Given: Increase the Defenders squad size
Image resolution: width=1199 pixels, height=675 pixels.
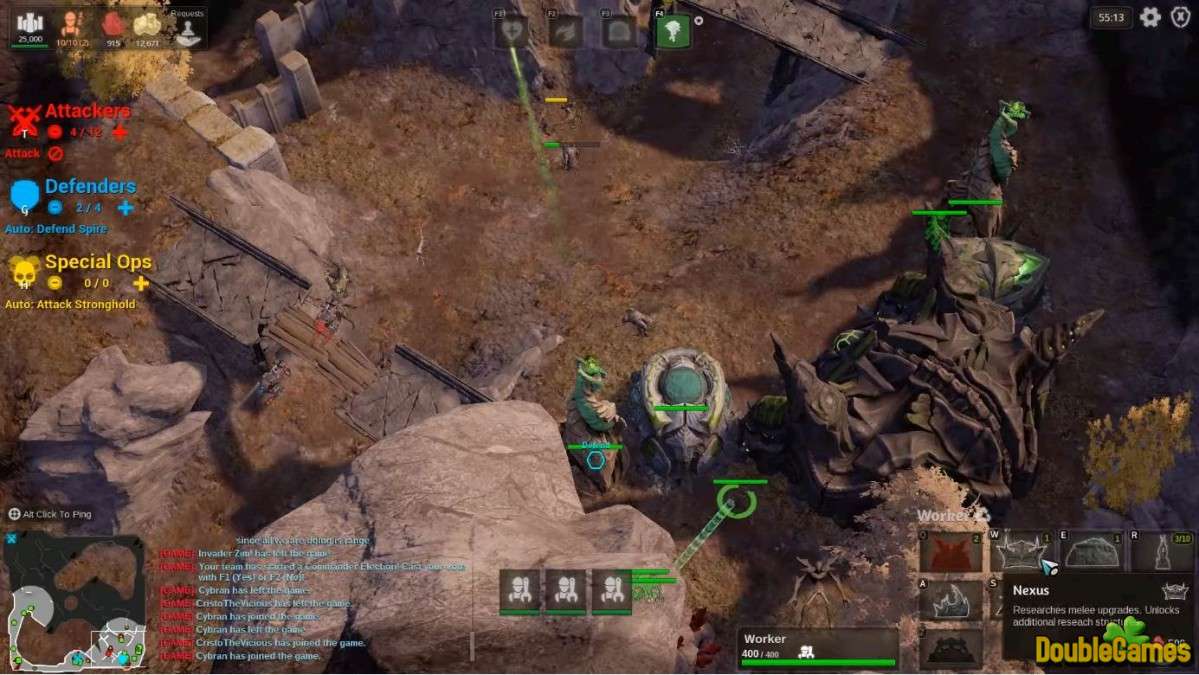Looking at the screenshot, I should coord(126,207).
